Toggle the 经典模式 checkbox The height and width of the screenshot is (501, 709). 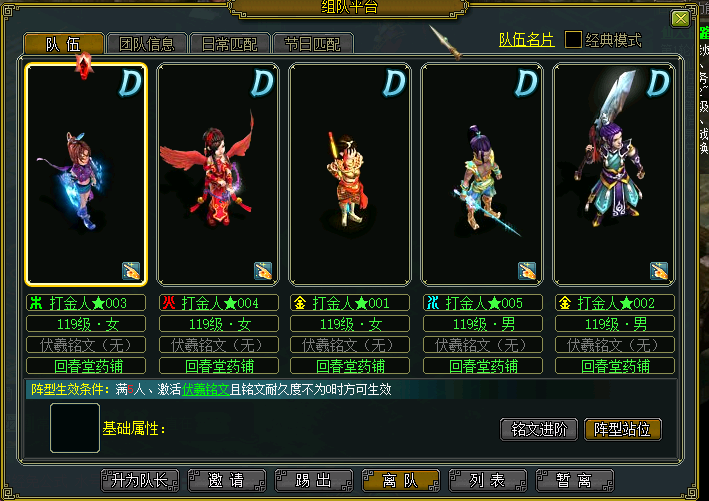pyautogui.click(x=574, y=40)
